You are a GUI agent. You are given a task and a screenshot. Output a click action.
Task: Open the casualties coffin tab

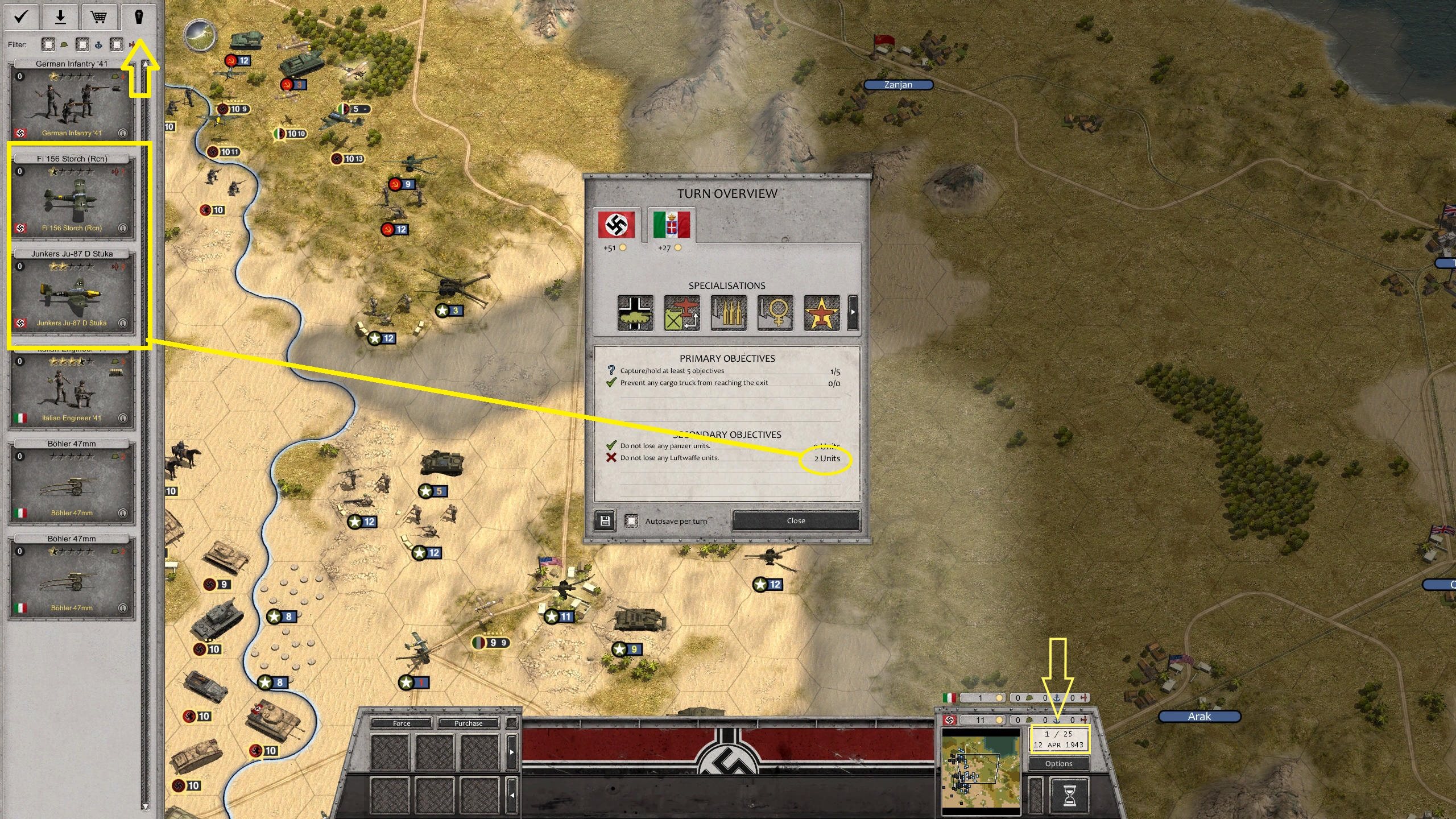[x=138, y=17]
